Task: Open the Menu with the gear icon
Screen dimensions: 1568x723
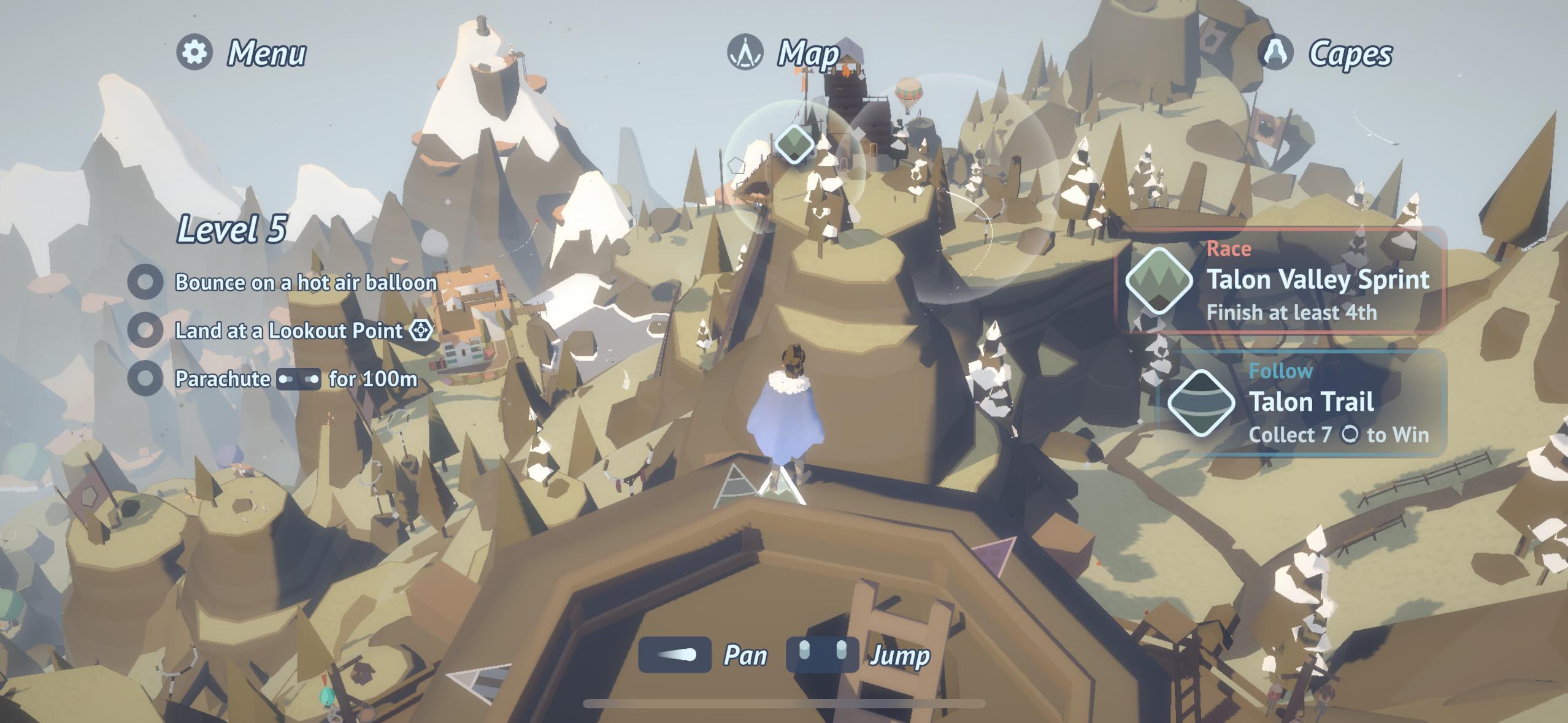Action: (x=241, y=53)
